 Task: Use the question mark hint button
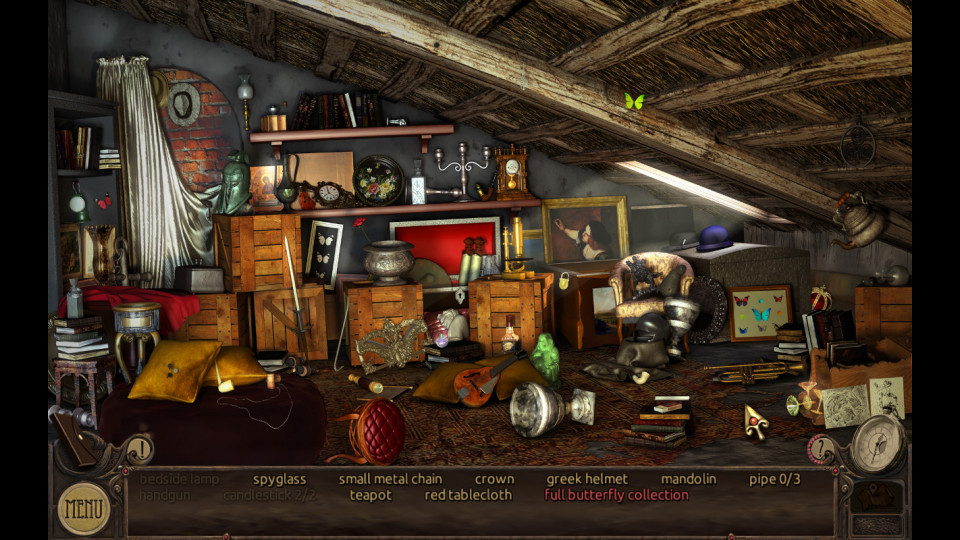[822, 450]
